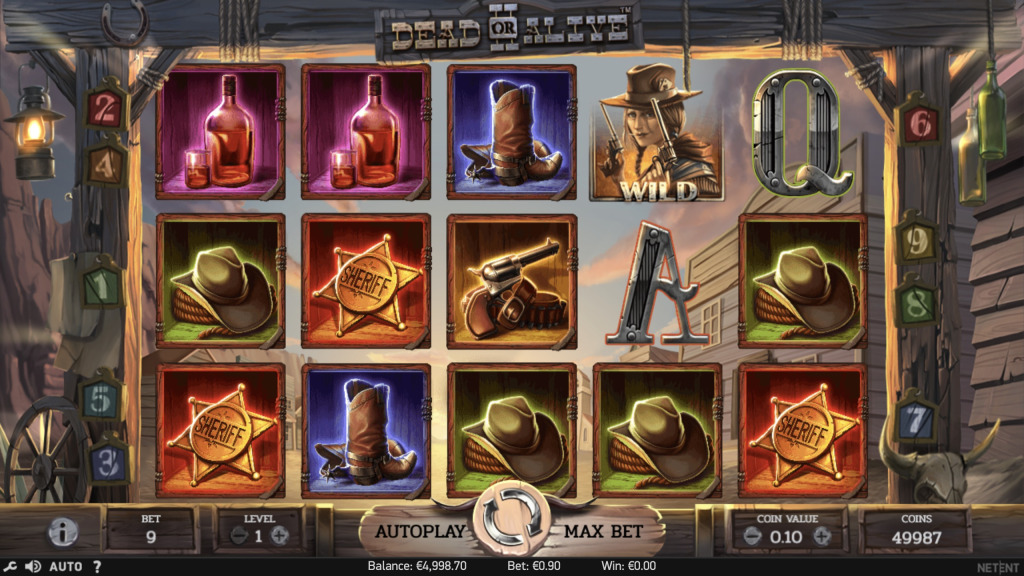
Task: Open help with the question mark
Action: (97, 567)
